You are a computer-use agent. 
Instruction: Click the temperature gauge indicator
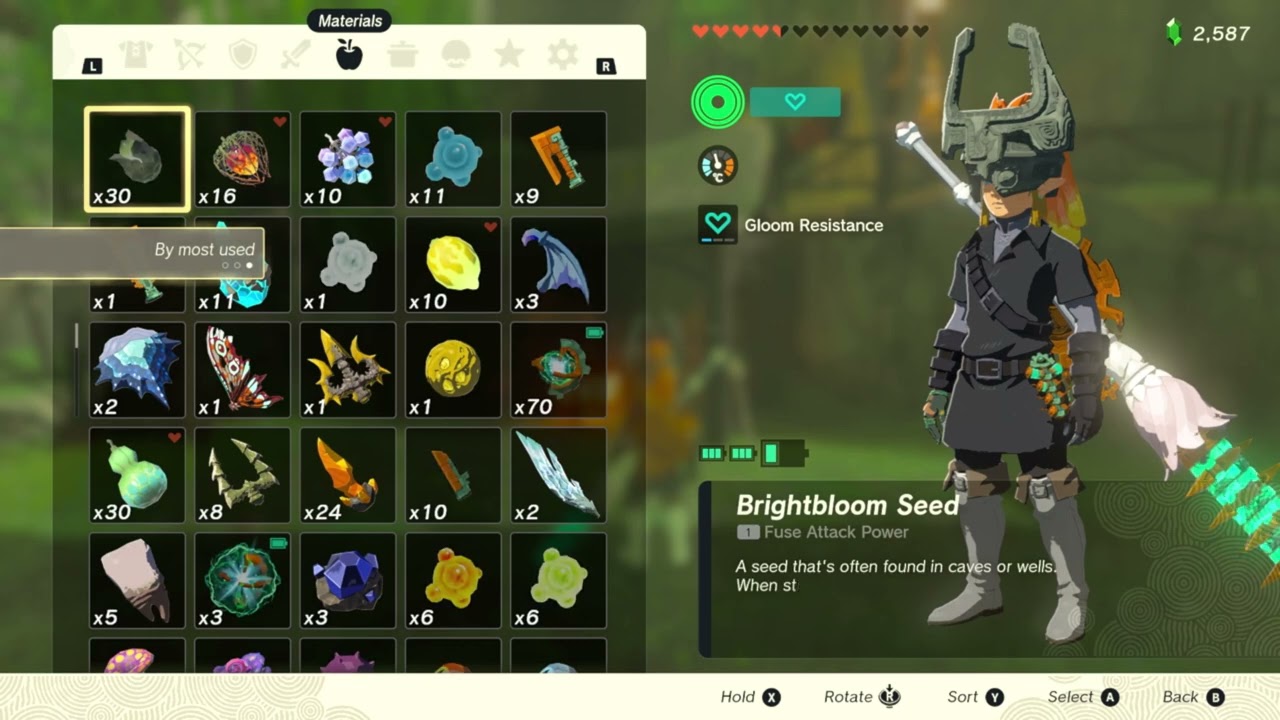tap(717, 166)
